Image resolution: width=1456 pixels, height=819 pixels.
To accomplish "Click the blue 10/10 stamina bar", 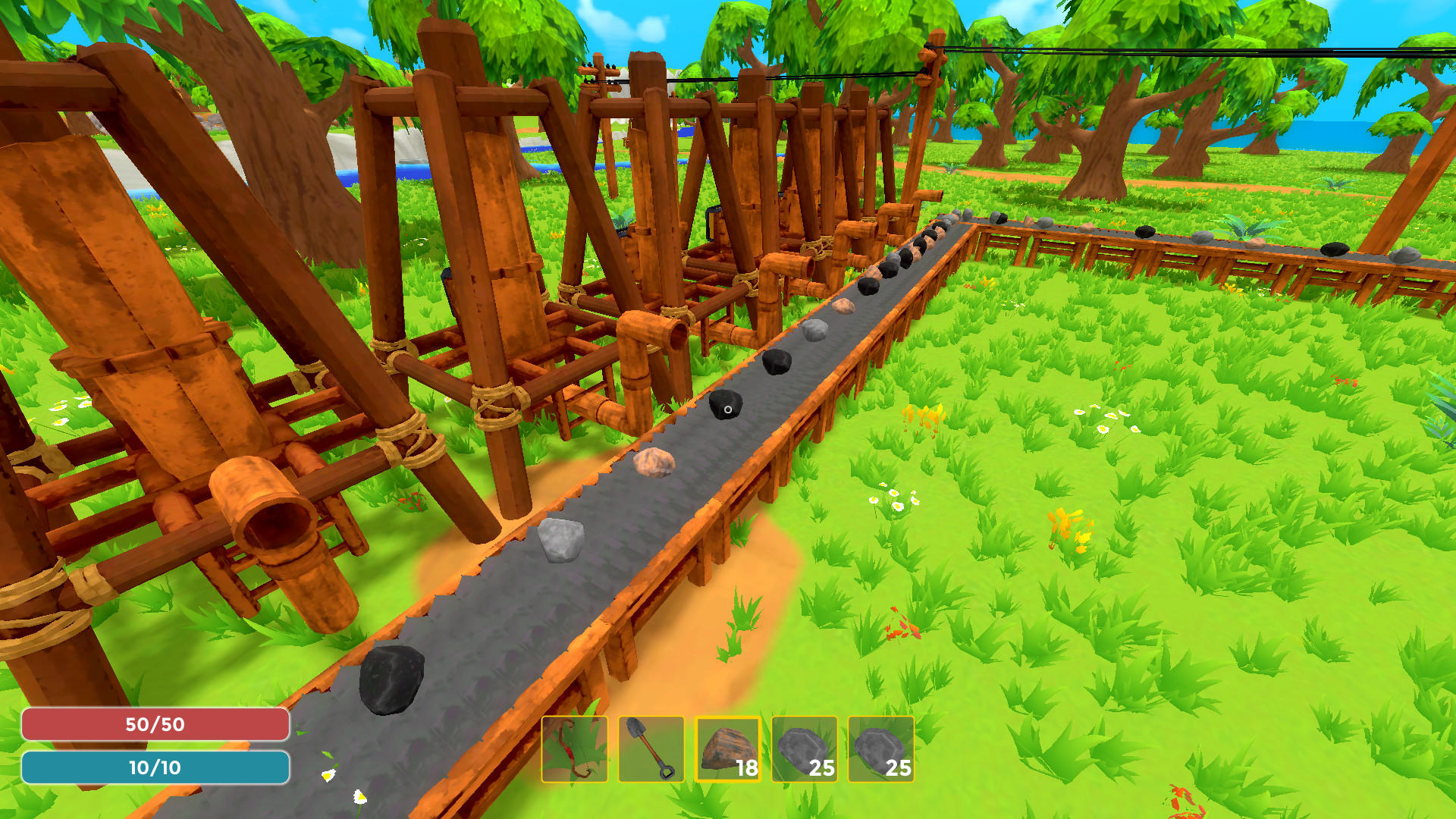I will click(155, 767).
